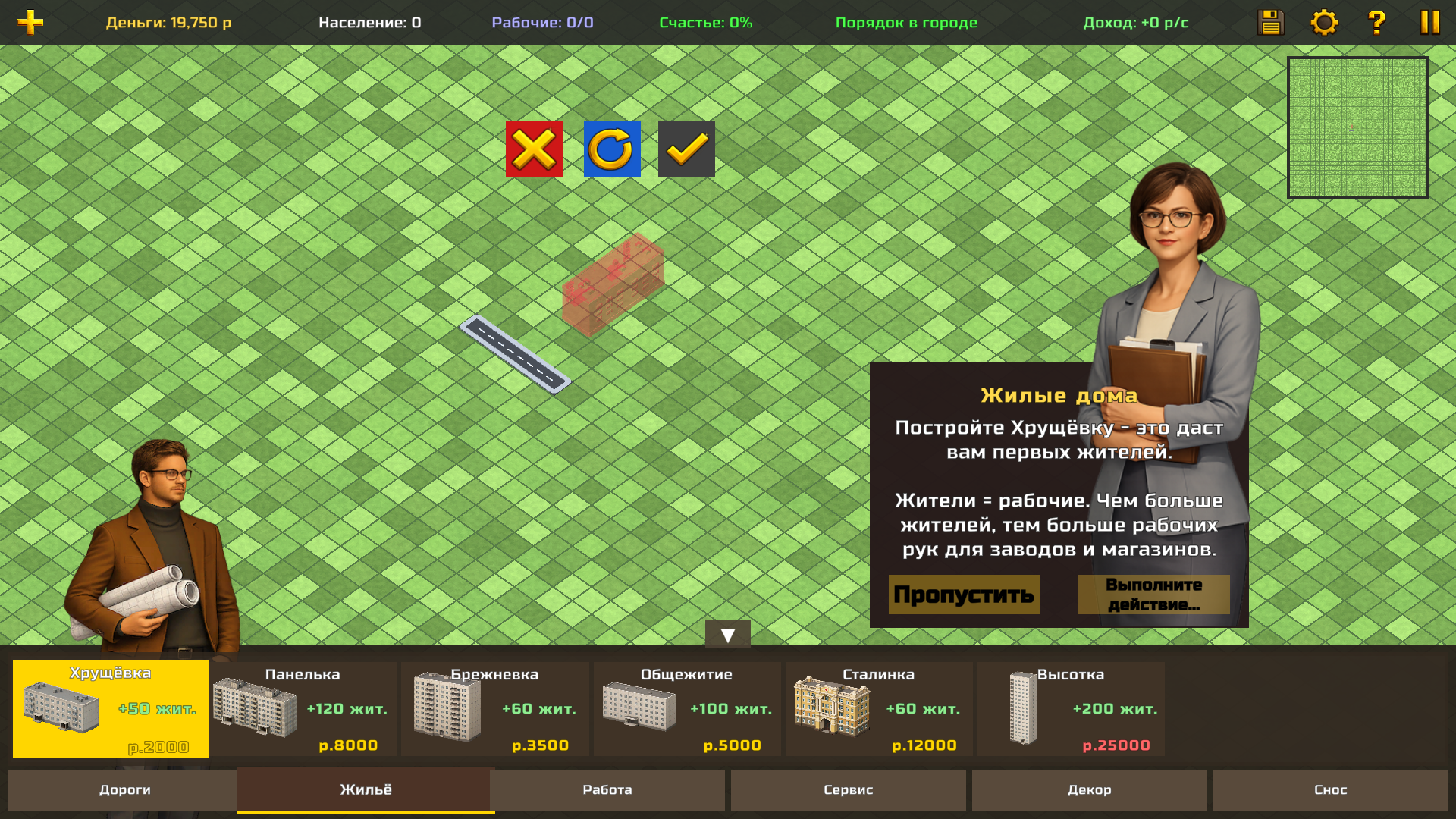The image size is (1456, 819).
Task: Confirm placement with the yellow checkmark icon
Action: [x=686, y=149]
